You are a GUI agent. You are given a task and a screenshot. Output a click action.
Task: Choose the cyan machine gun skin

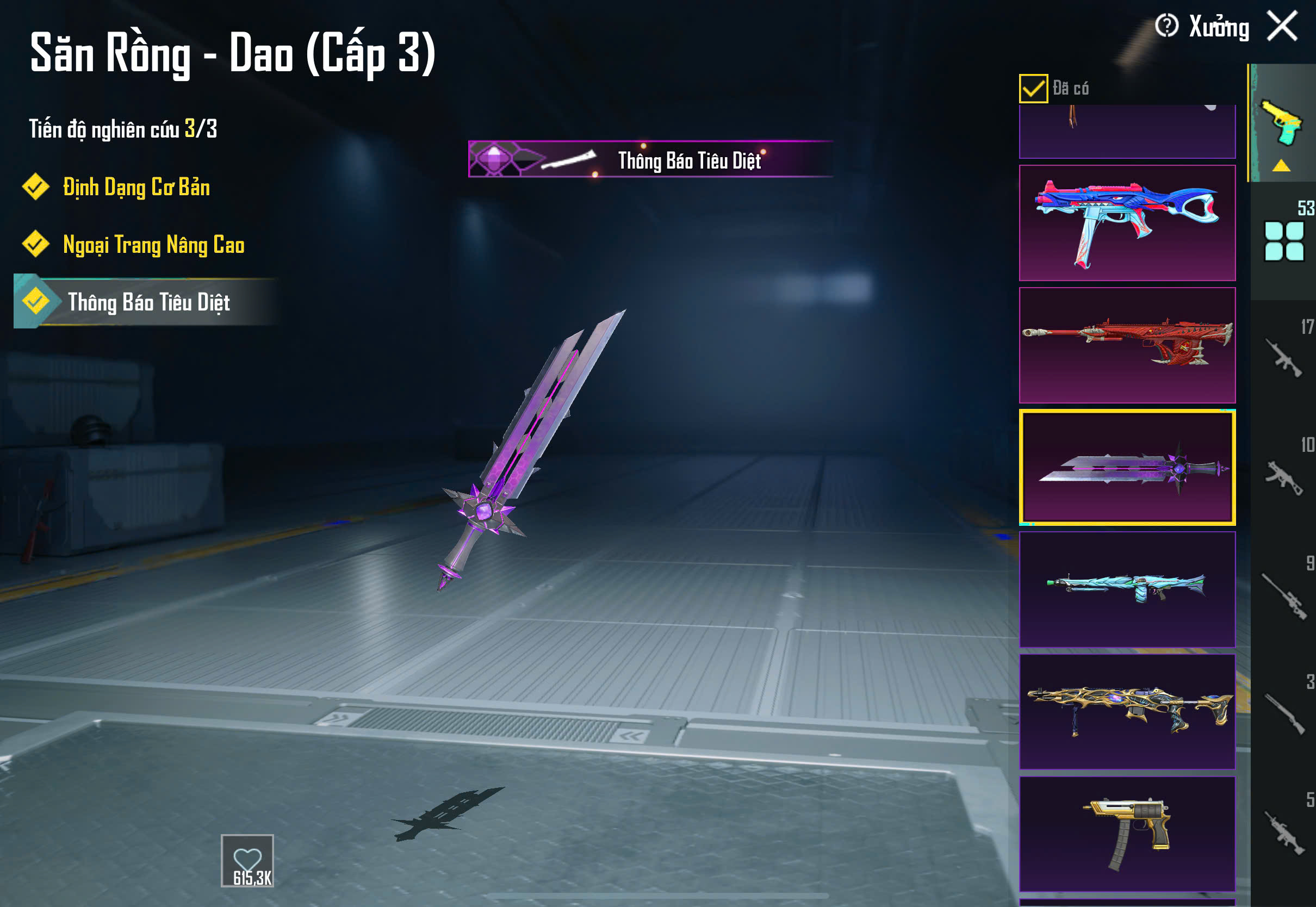(x=1127, y=589)
